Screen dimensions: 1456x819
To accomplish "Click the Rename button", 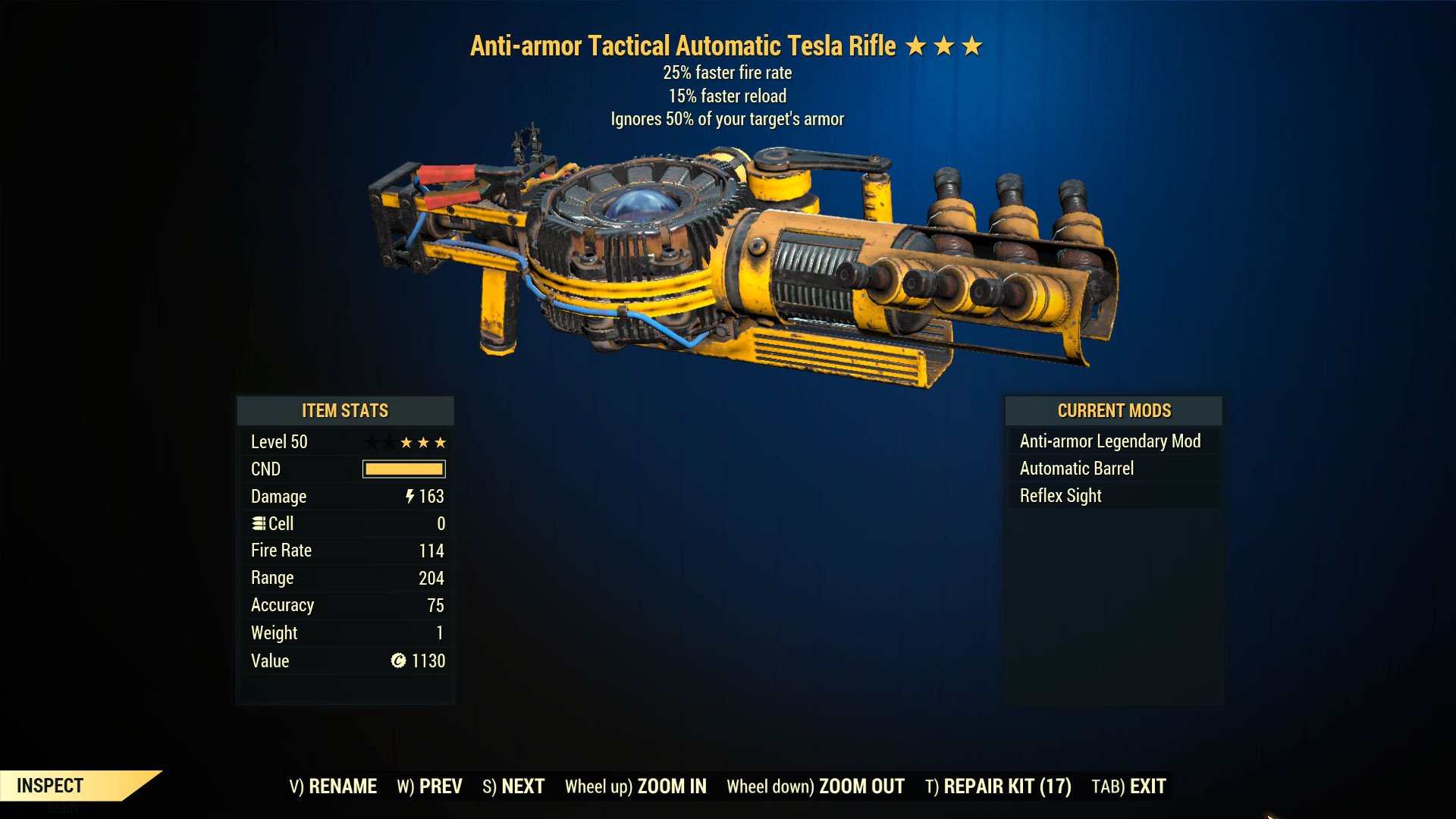I will [x=333, y=786].
